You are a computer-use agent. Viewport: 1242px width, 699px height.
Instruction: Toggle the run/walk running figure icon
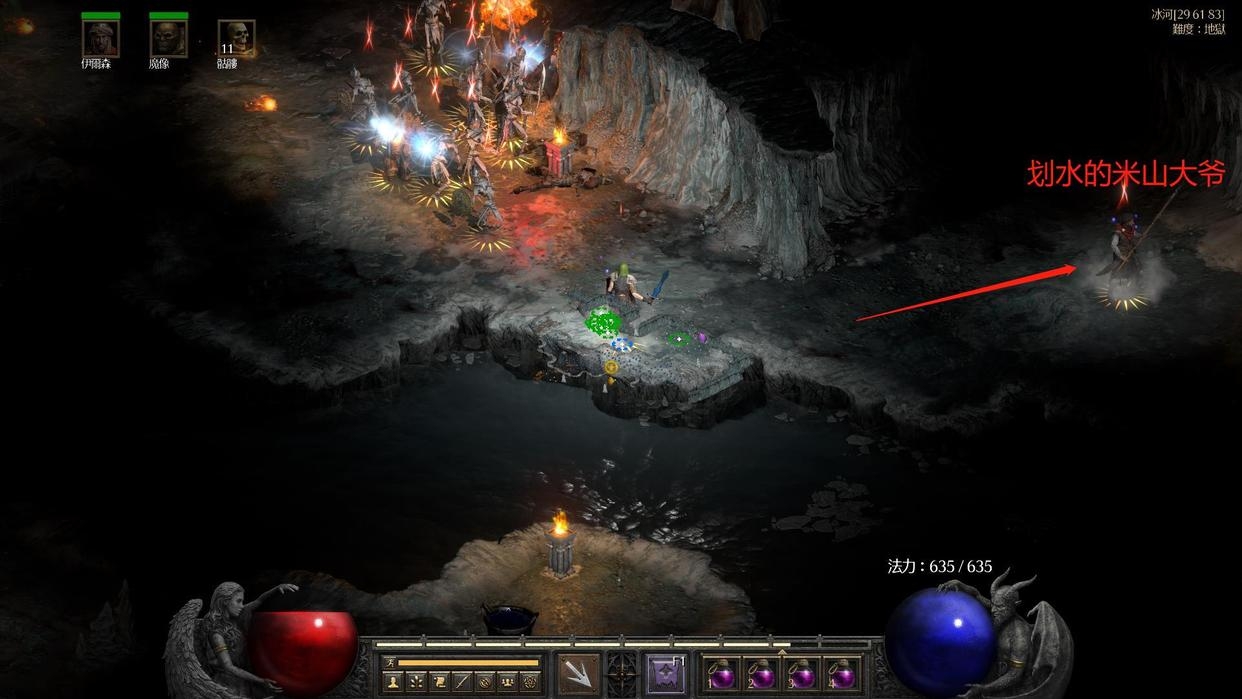[389, 662]
